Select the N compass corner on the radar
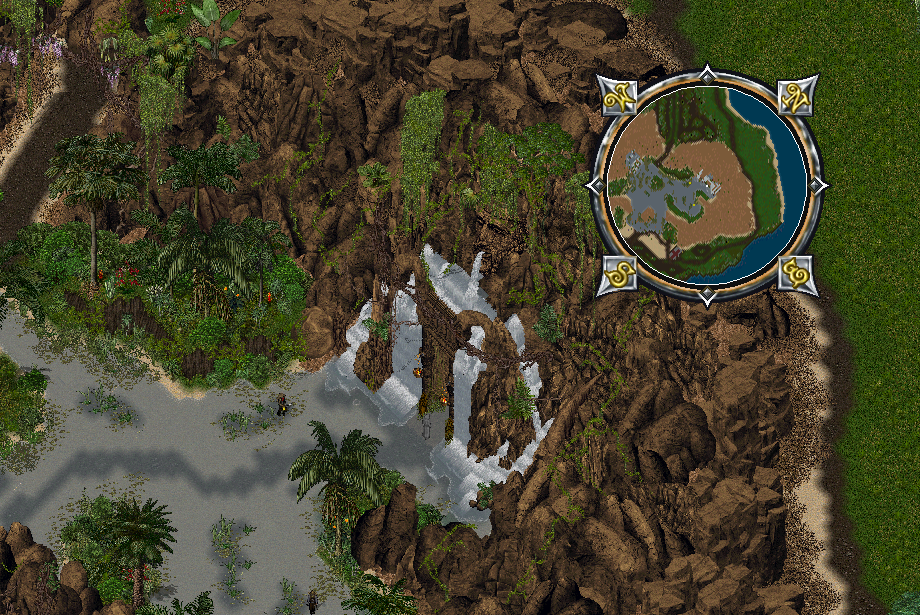The height and width of the screenshot is (615, 920). coord(796,96)
